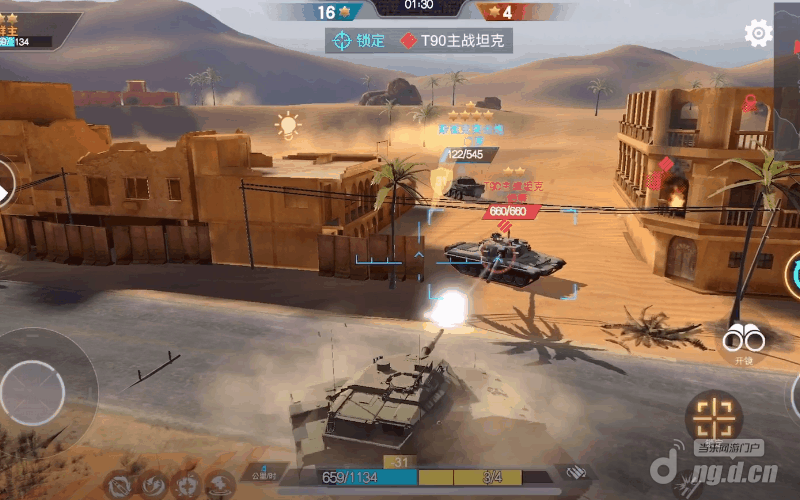Tap the lightbulb hint icon
This screenshot has height=500, width=800.
[x=288, y=125]
